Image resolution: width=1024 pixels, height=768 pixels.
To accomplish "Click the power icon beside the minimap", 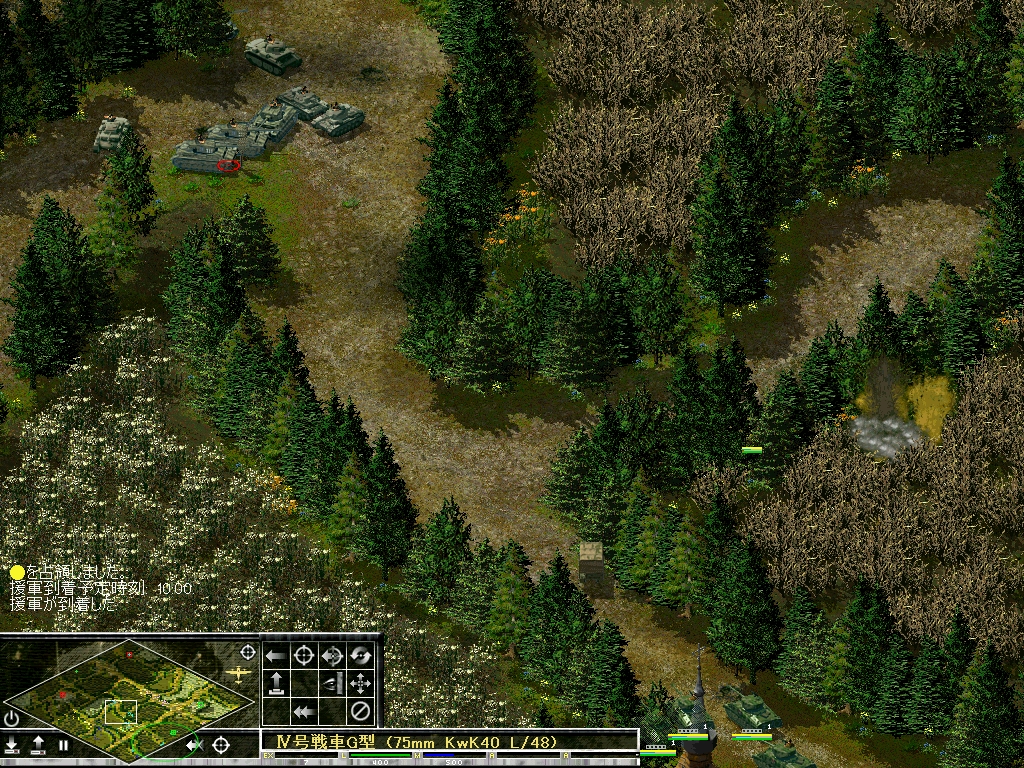I will 11,718.
